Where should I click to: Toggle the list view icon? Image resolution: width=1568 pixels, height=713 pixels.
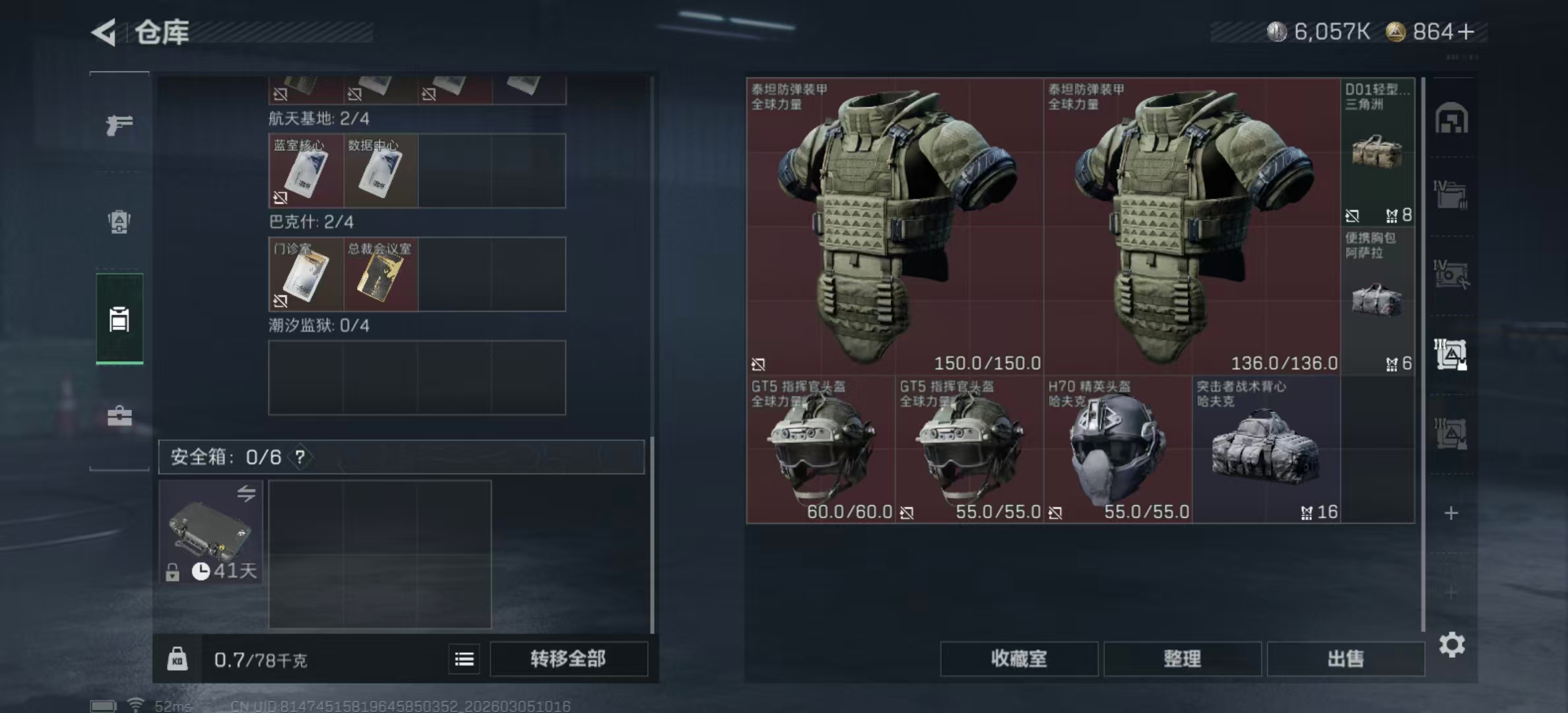point(464,659)
